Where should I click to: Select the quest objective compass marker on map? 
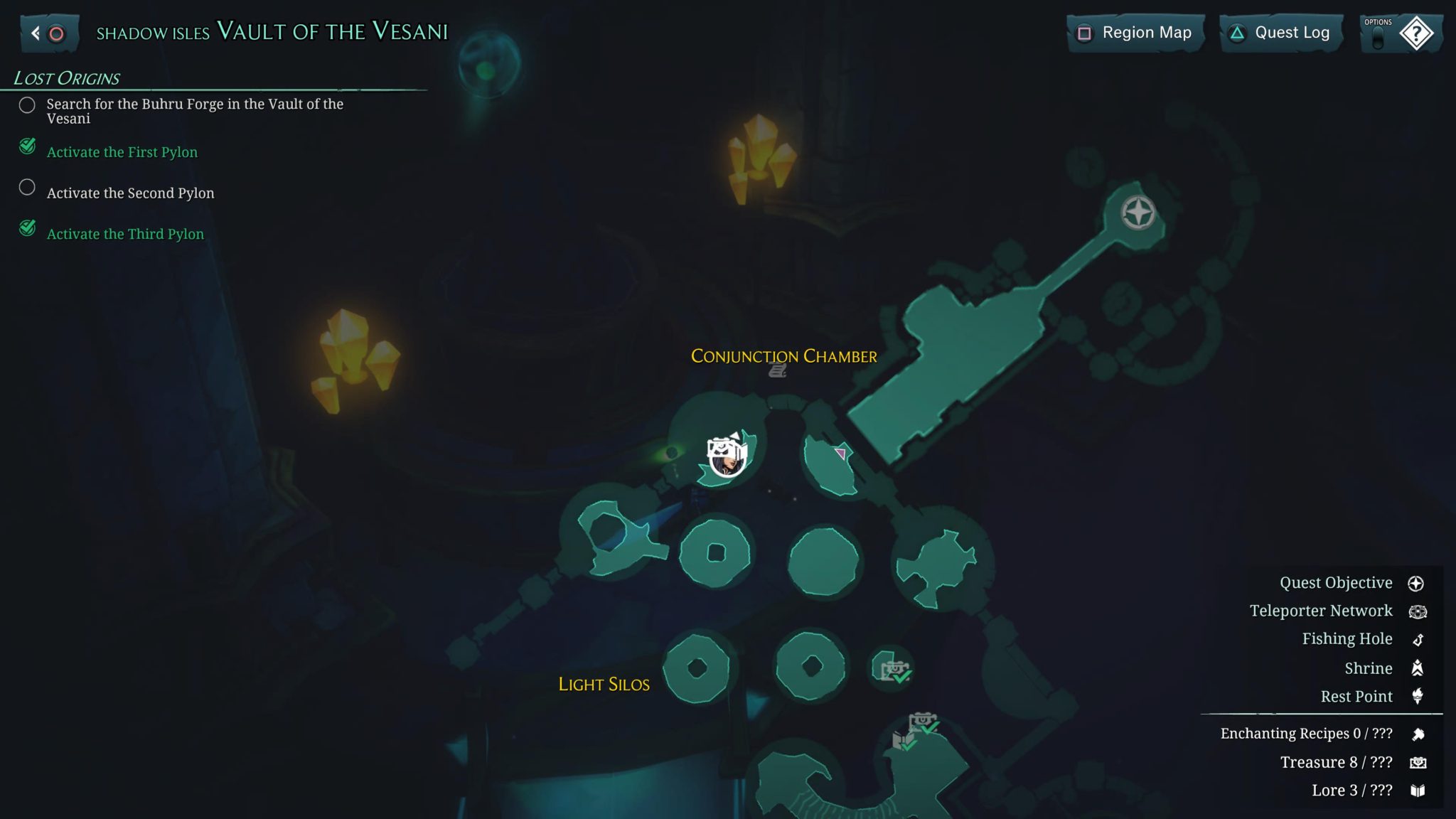(1137, 213)
